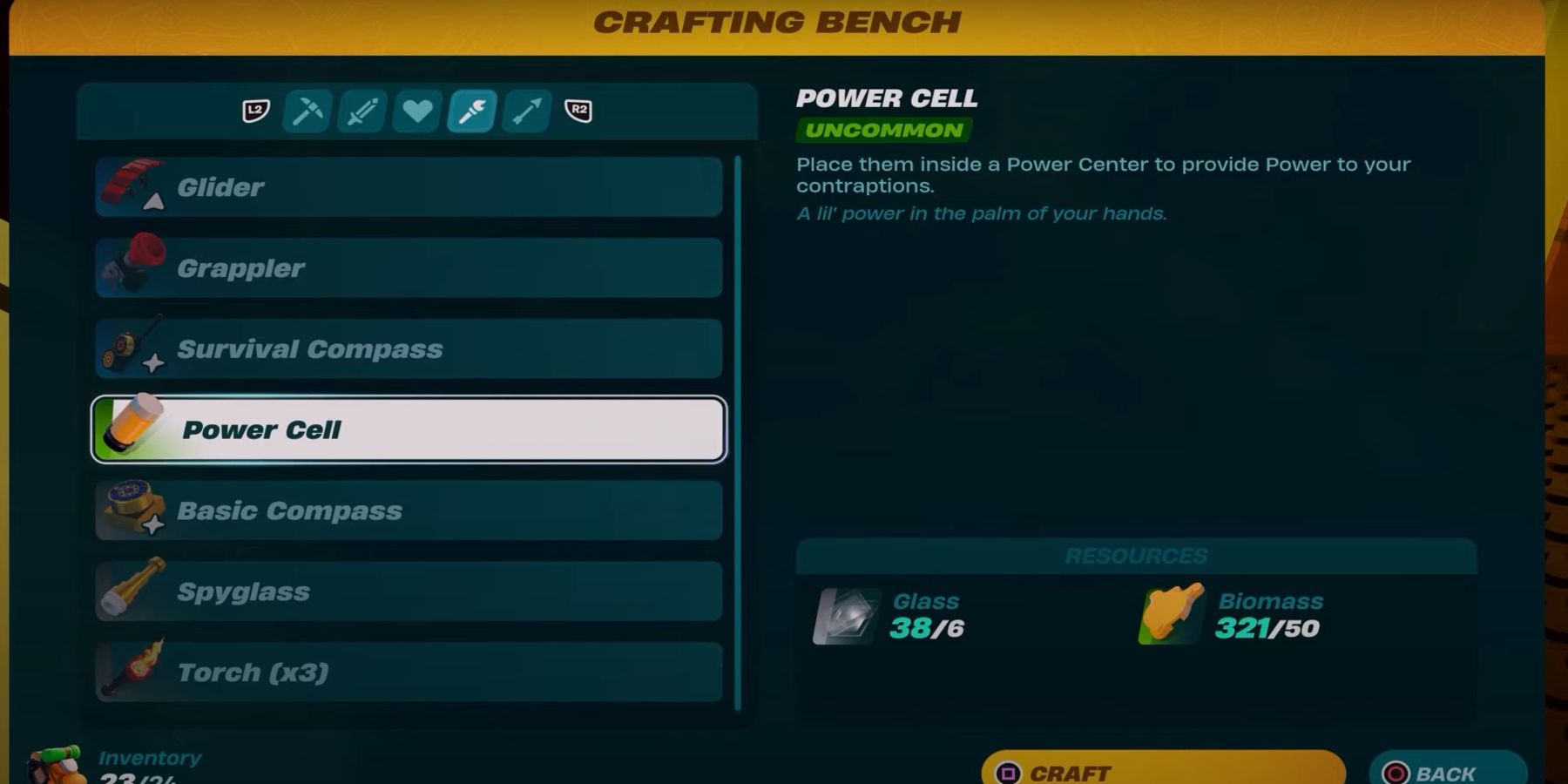Click the R2 shoulder tab indicator

578,112
